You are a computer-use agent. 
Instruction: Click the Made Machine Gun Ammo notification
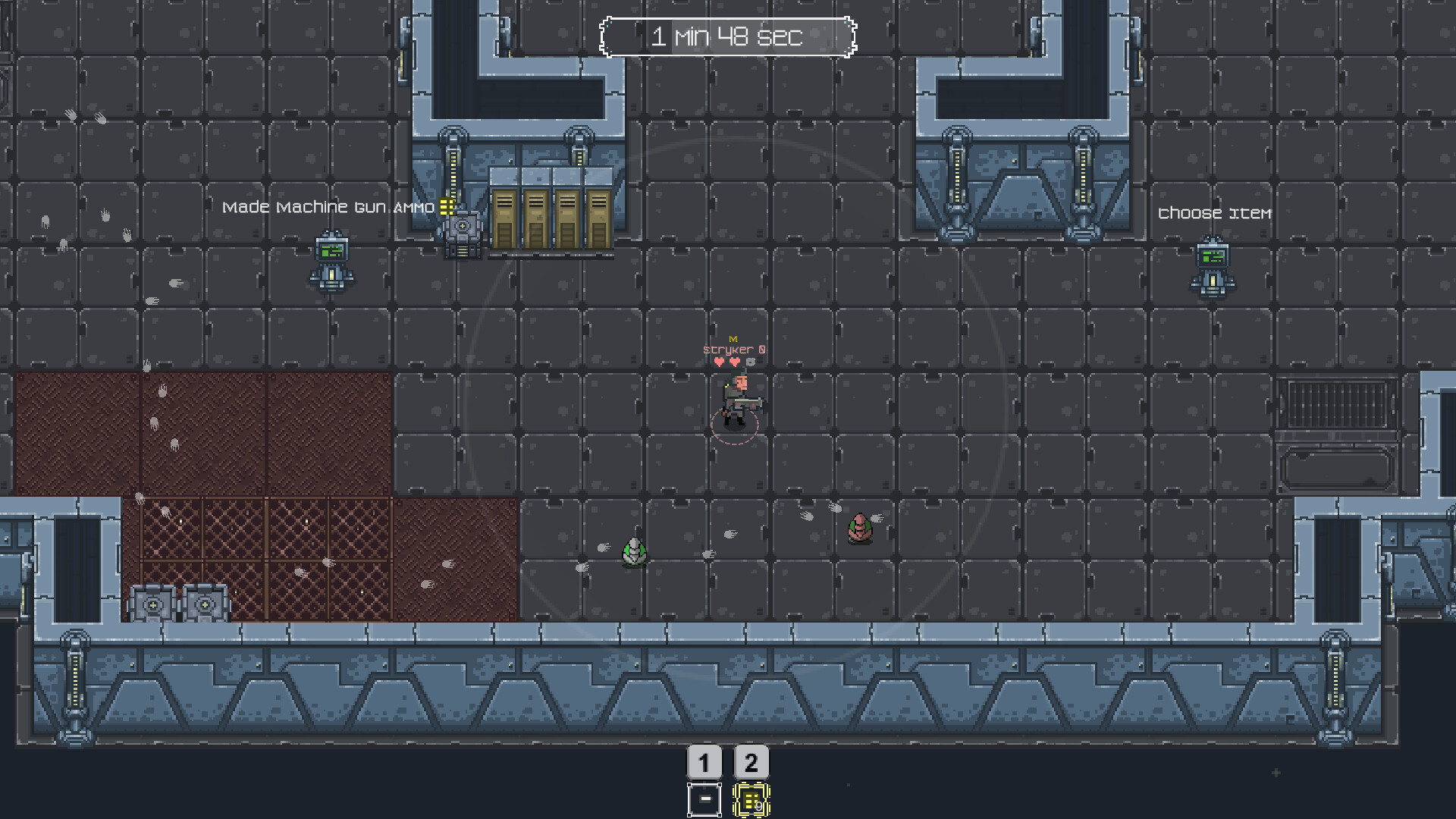pos(328,206)
